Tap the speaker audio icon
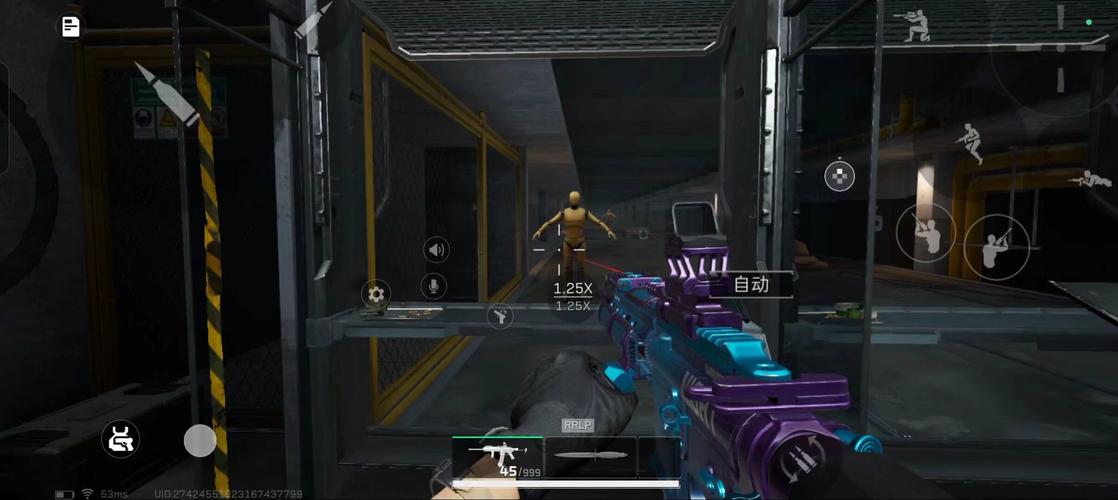This screenshot has width=1118, height=500. 435,249
